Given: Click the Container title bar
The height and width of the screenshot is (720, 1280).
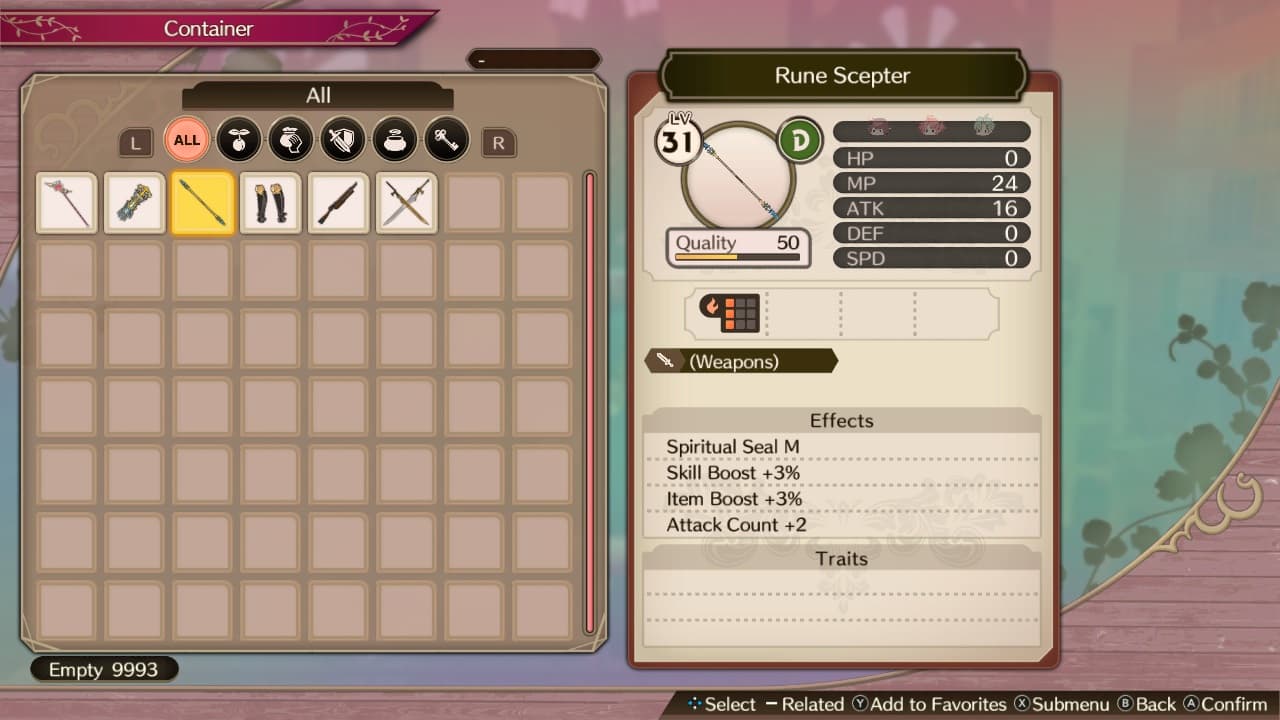Looking at the screenshot, I should pos(210,29).
